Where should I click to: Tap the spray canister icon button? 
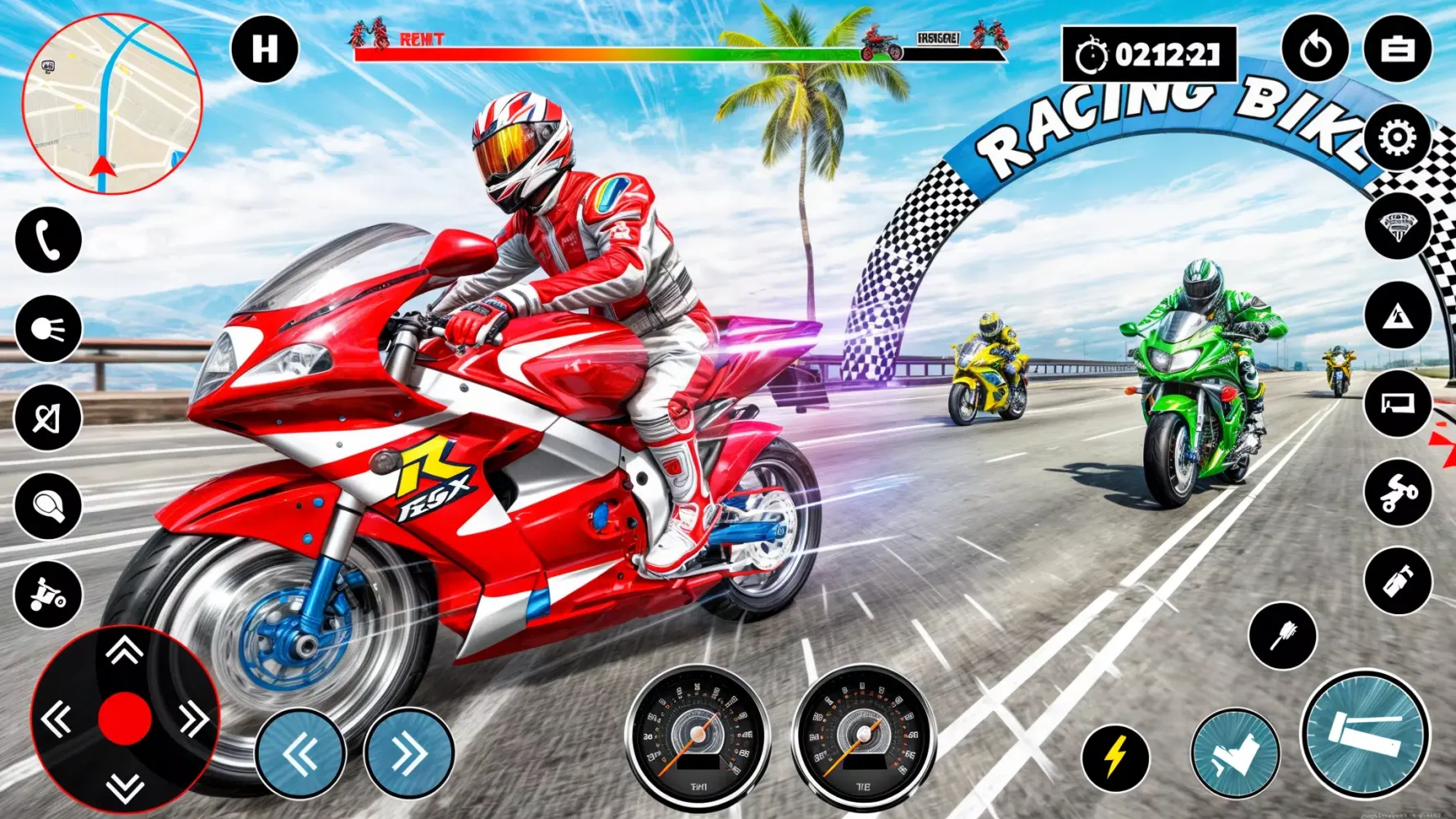(x=1397, y=581)
